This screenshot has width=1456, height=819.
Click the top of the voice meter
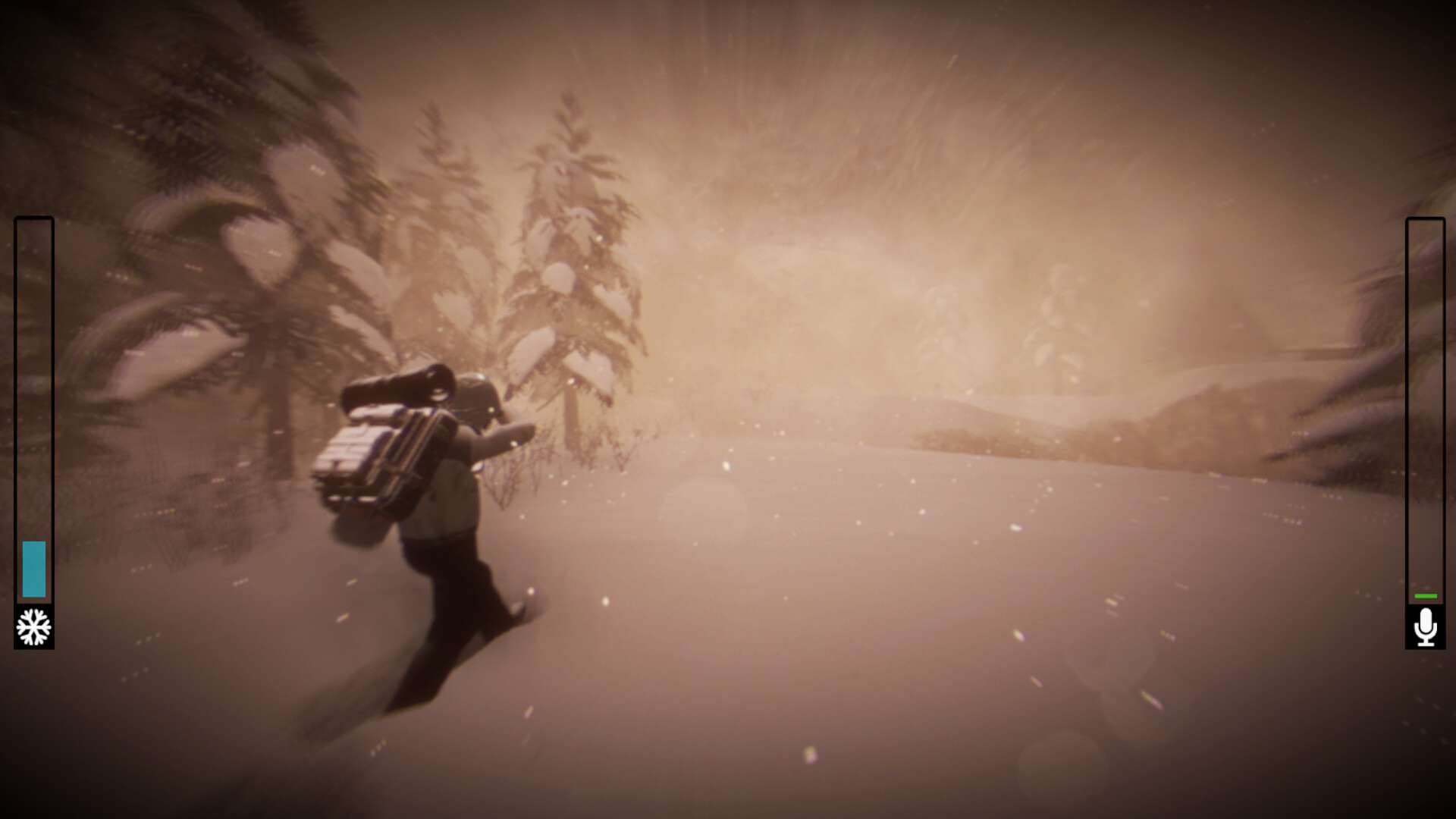click(1425, 224)
